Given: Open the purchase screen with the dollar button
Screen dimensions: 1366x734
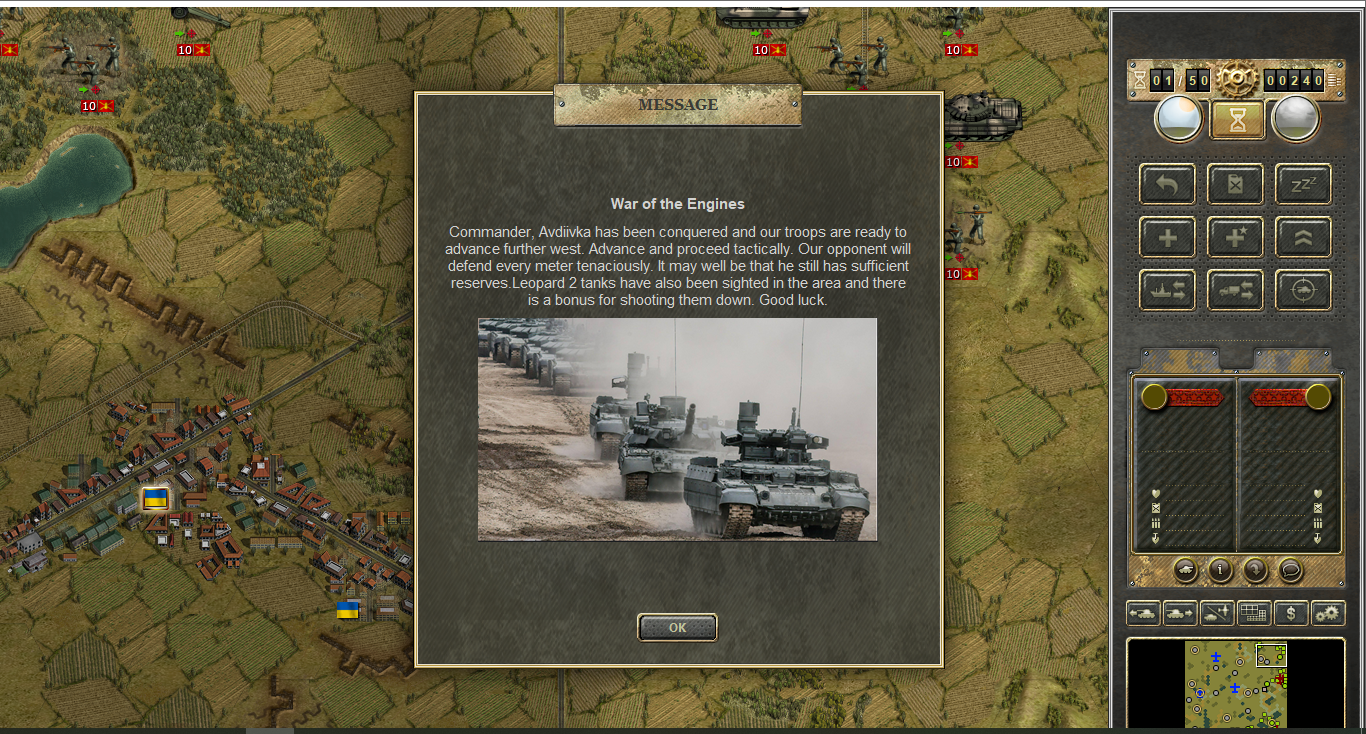Looking at the screenshot, I should (1291, 613).
